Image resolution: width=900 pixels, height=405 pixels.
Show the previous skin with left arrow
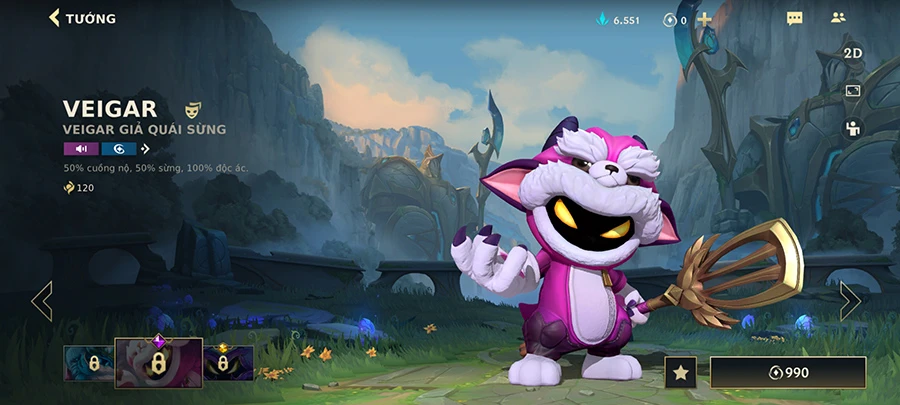pyautogui.click(x=42, y=300)
